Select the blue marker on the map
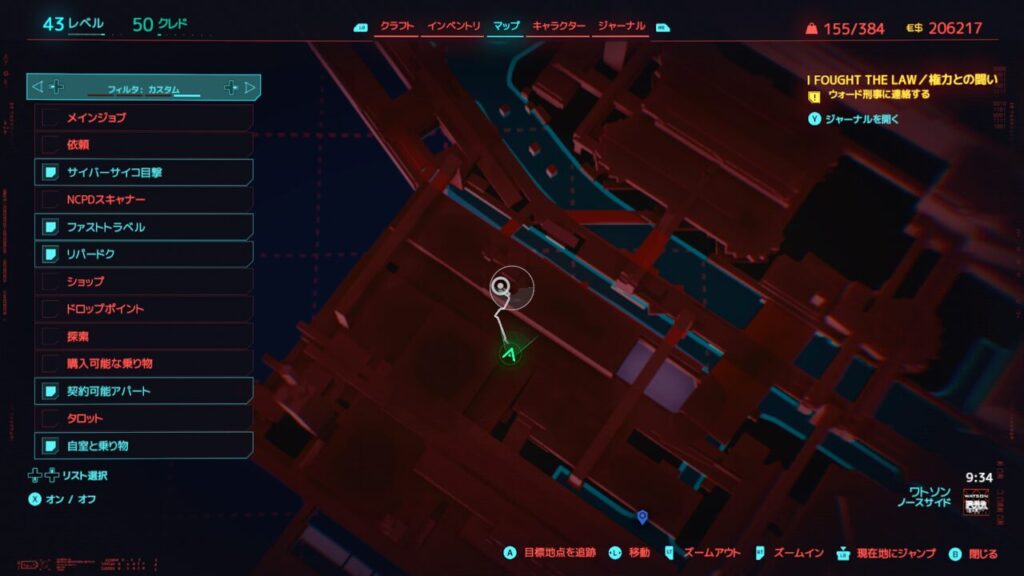This screenshot has width=1024, height=576. pos(642,516)
